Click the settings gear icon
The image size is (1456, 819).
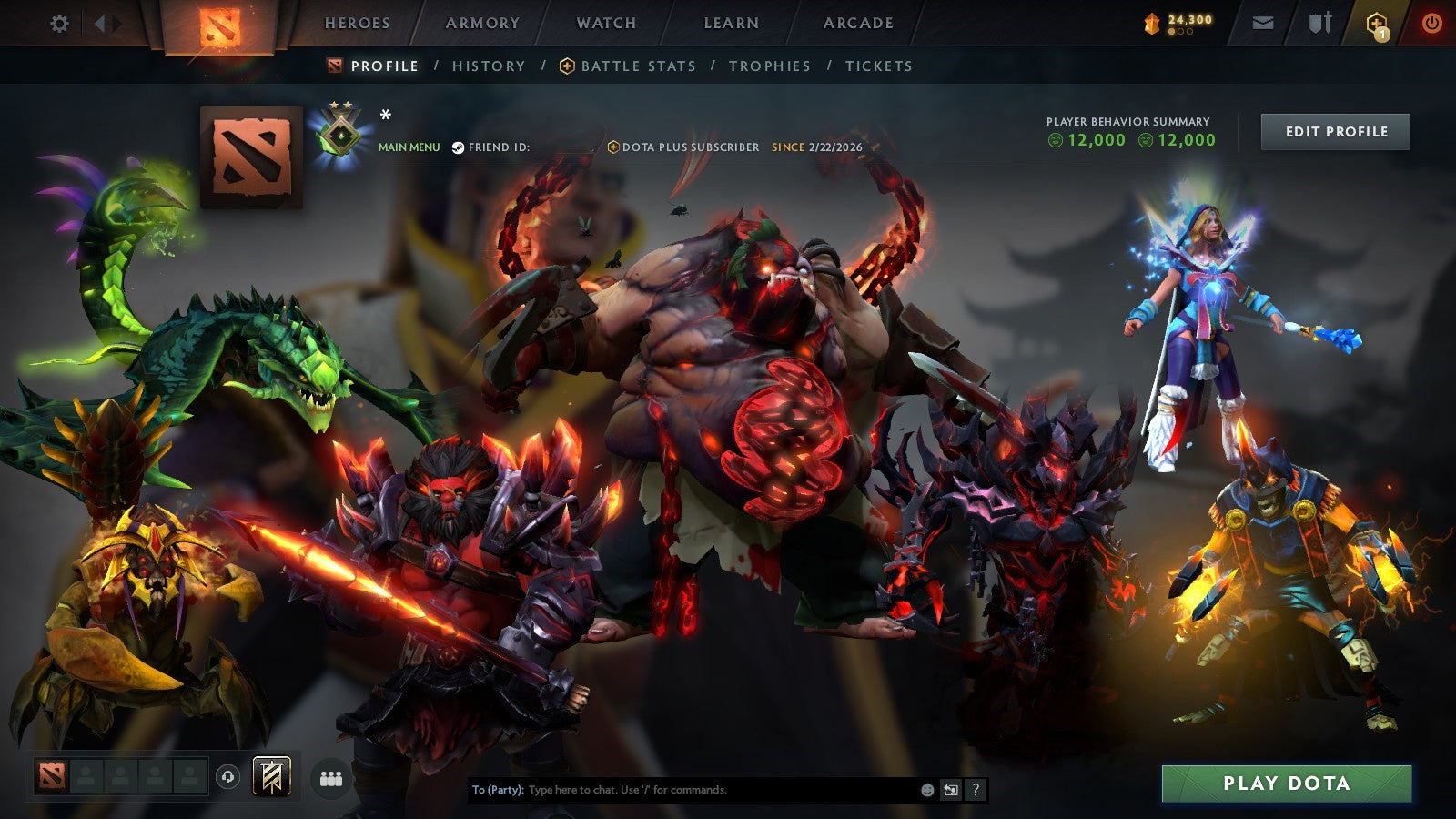coord(60,25)
